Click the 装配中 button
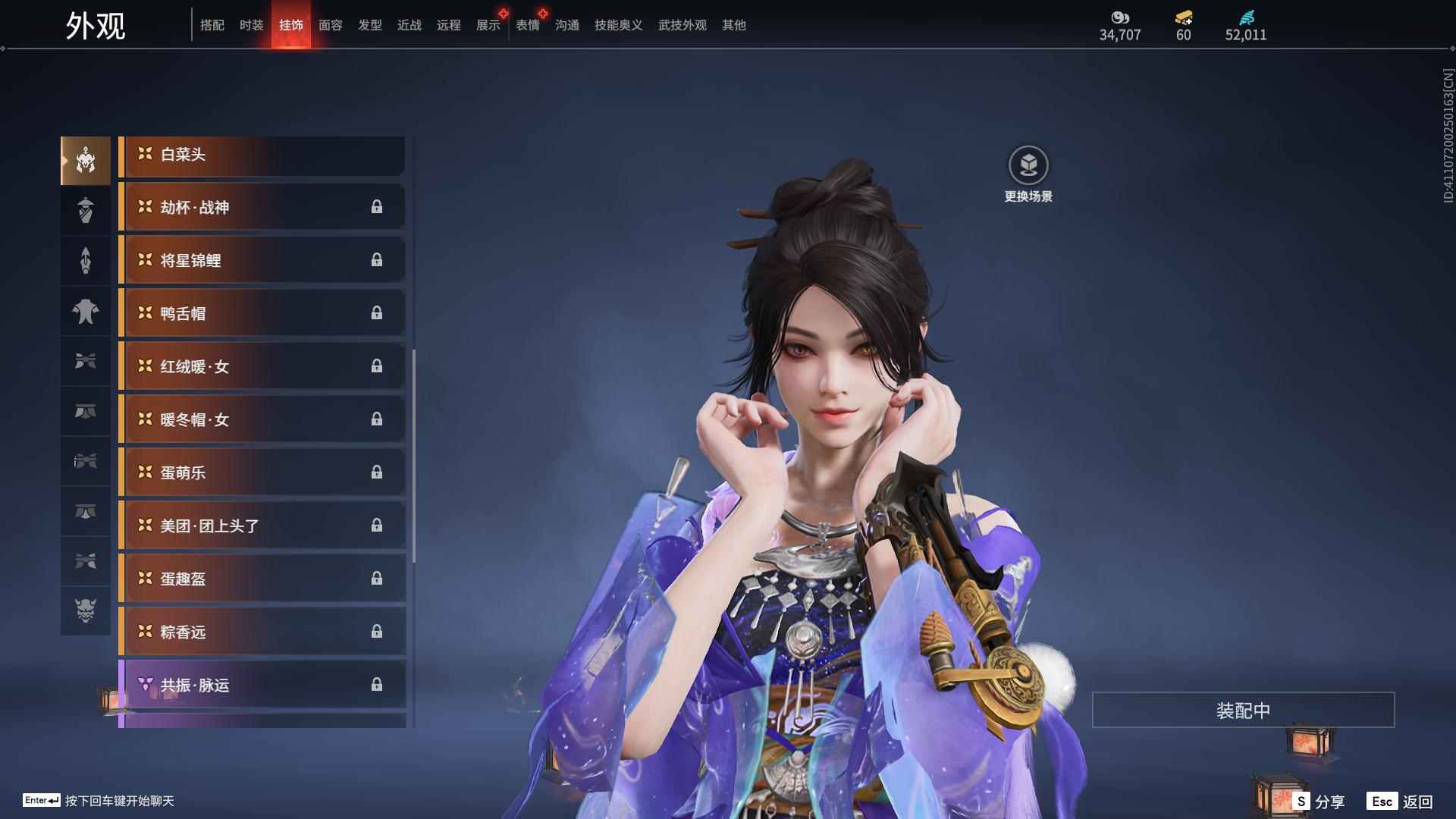This screenshot has height=819, width=1456. click(x=1243, y=711)
